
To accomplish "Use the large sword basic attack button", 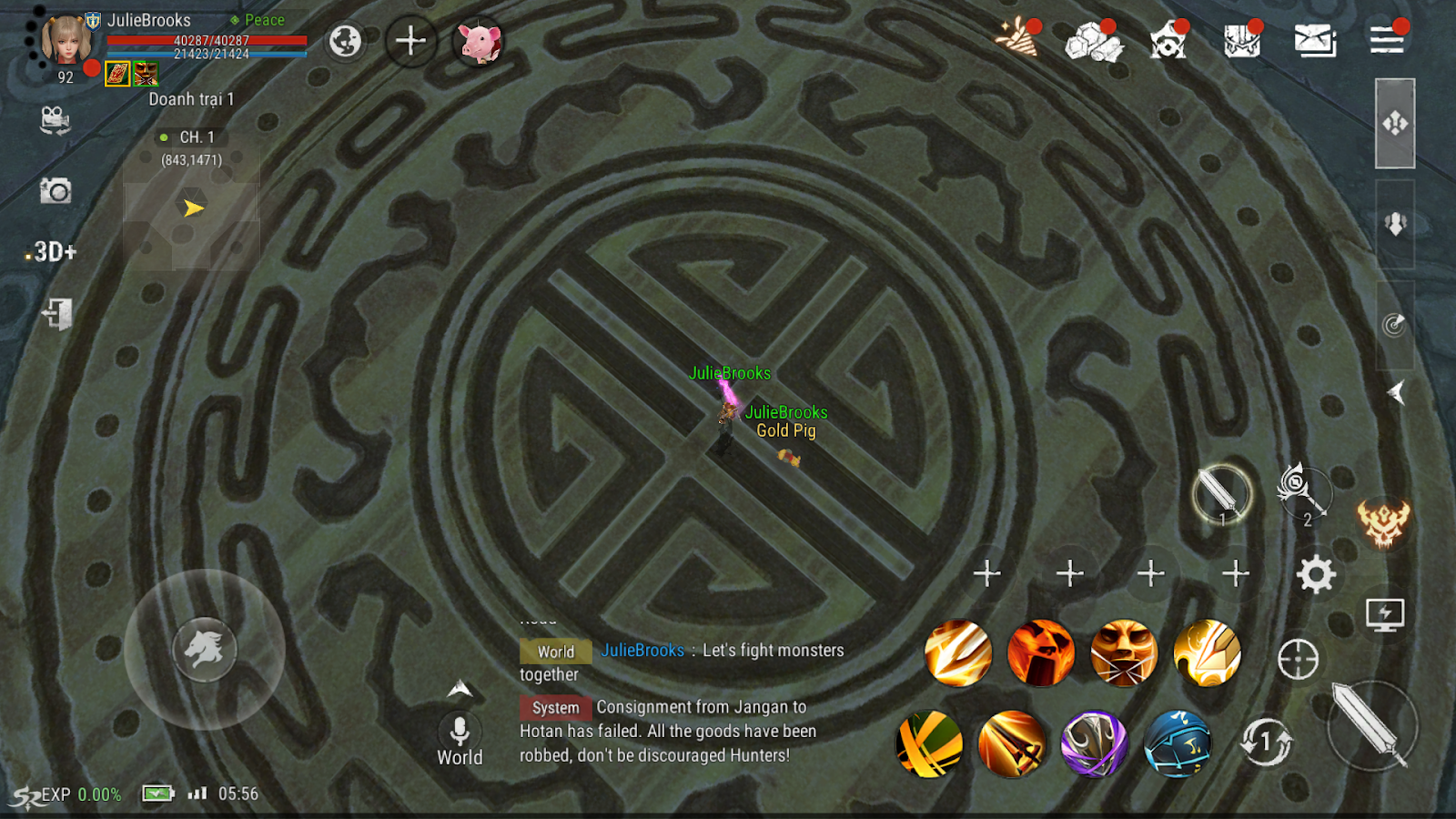I will (x=1370, y=725).
